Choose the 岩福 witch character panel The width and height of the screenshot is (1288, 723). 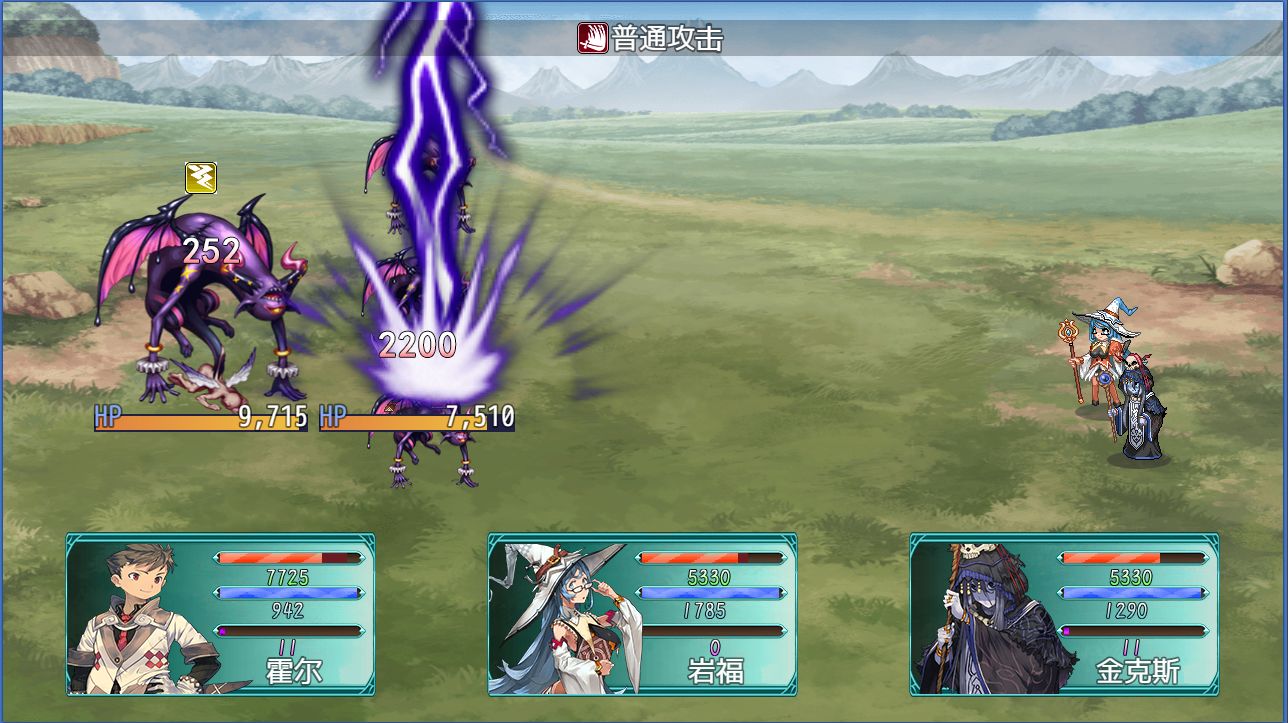pyautogui.click(x=642, y=614)
